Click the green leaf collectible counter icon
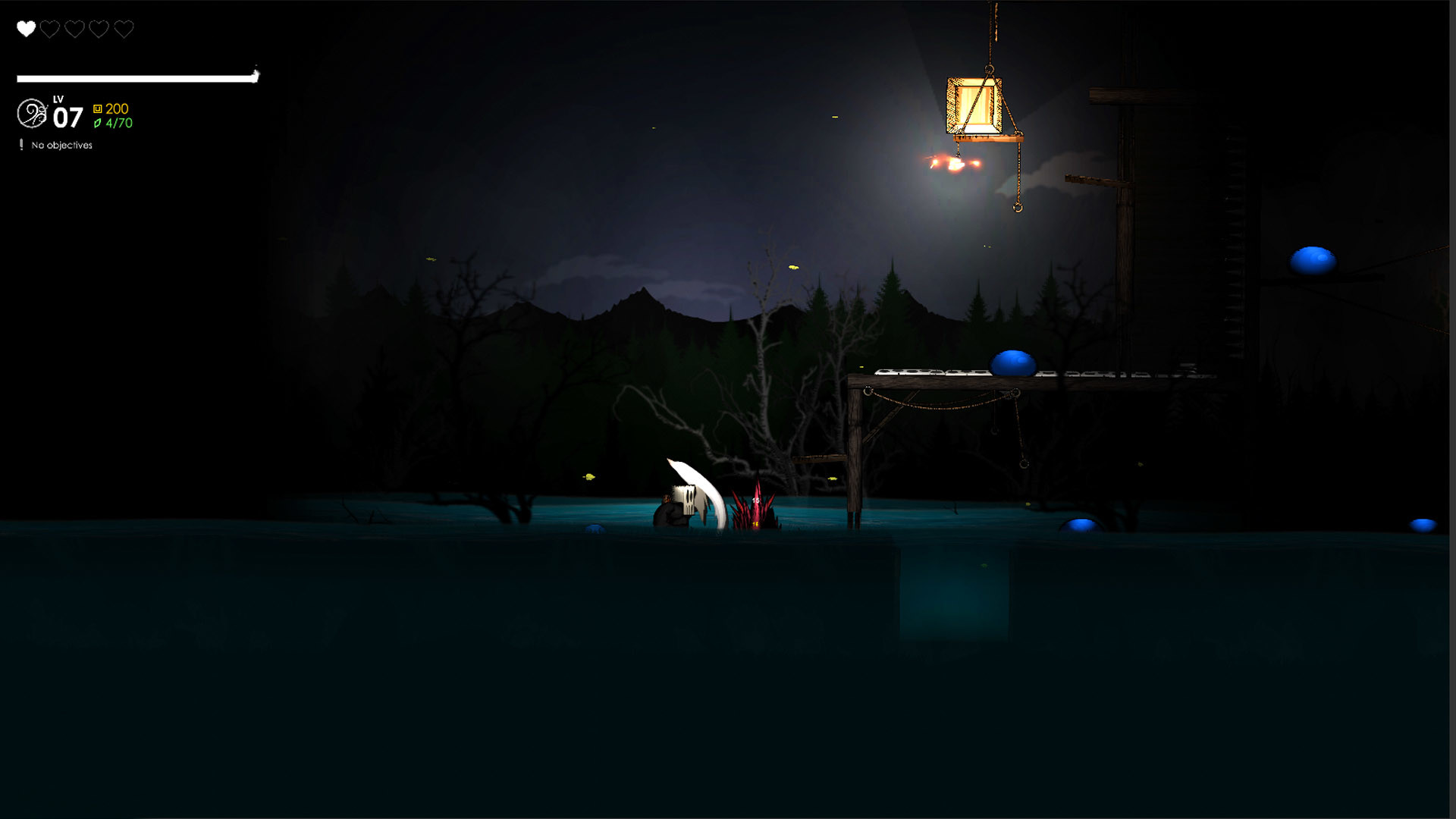This screenshot has width=1456, height=819. (x=98, y=124)
